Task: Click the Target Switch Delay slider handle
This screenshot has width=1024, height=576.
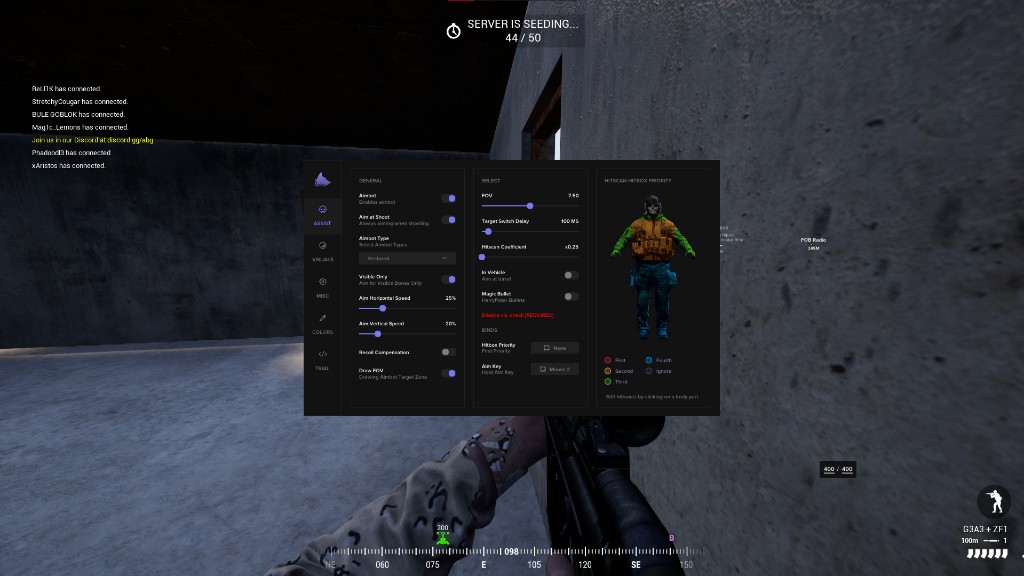Action: pyautogui.click(x=487, y=231)
